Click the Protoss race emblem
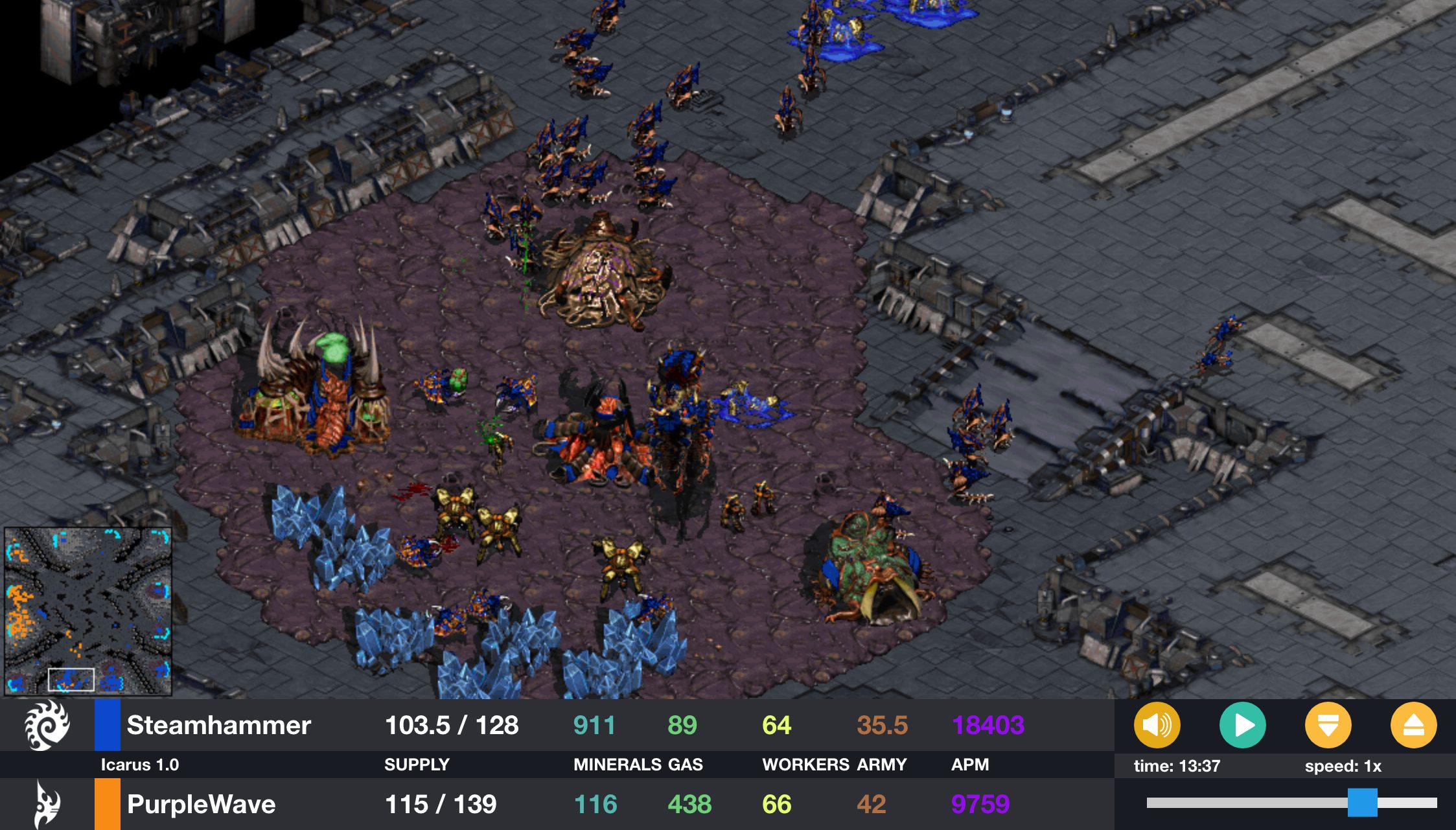Screen dimensions: 1456x830 coord(47,804)
